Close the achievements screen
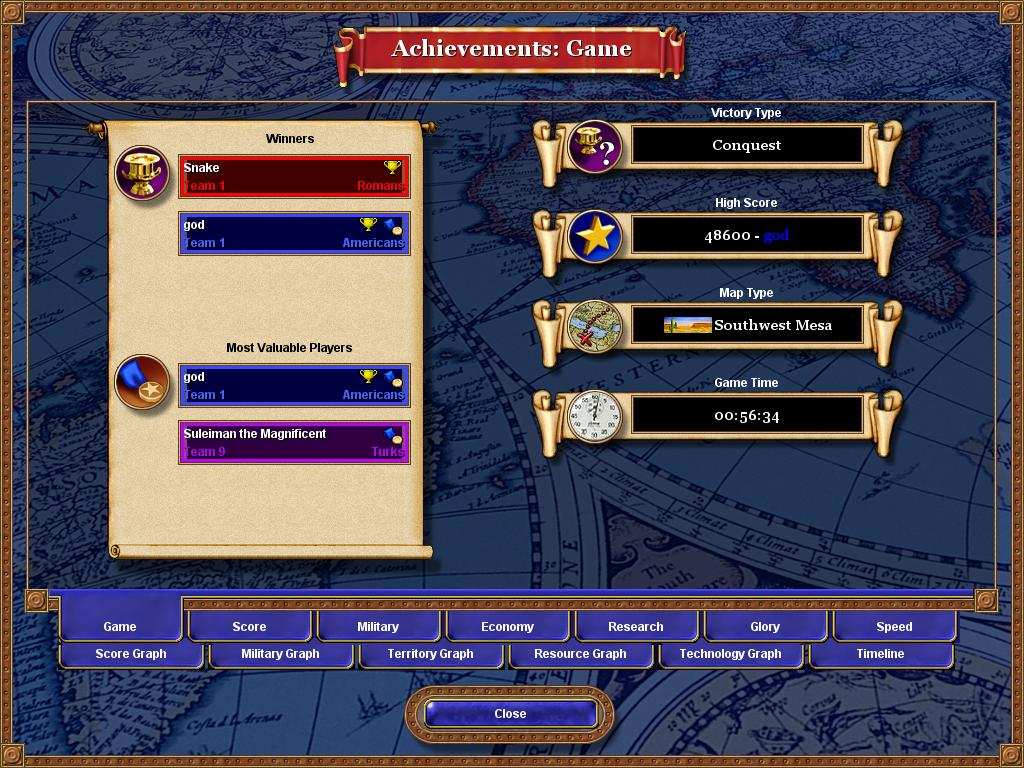Screen dimensions: 1024x768 [x=510, y=713]
